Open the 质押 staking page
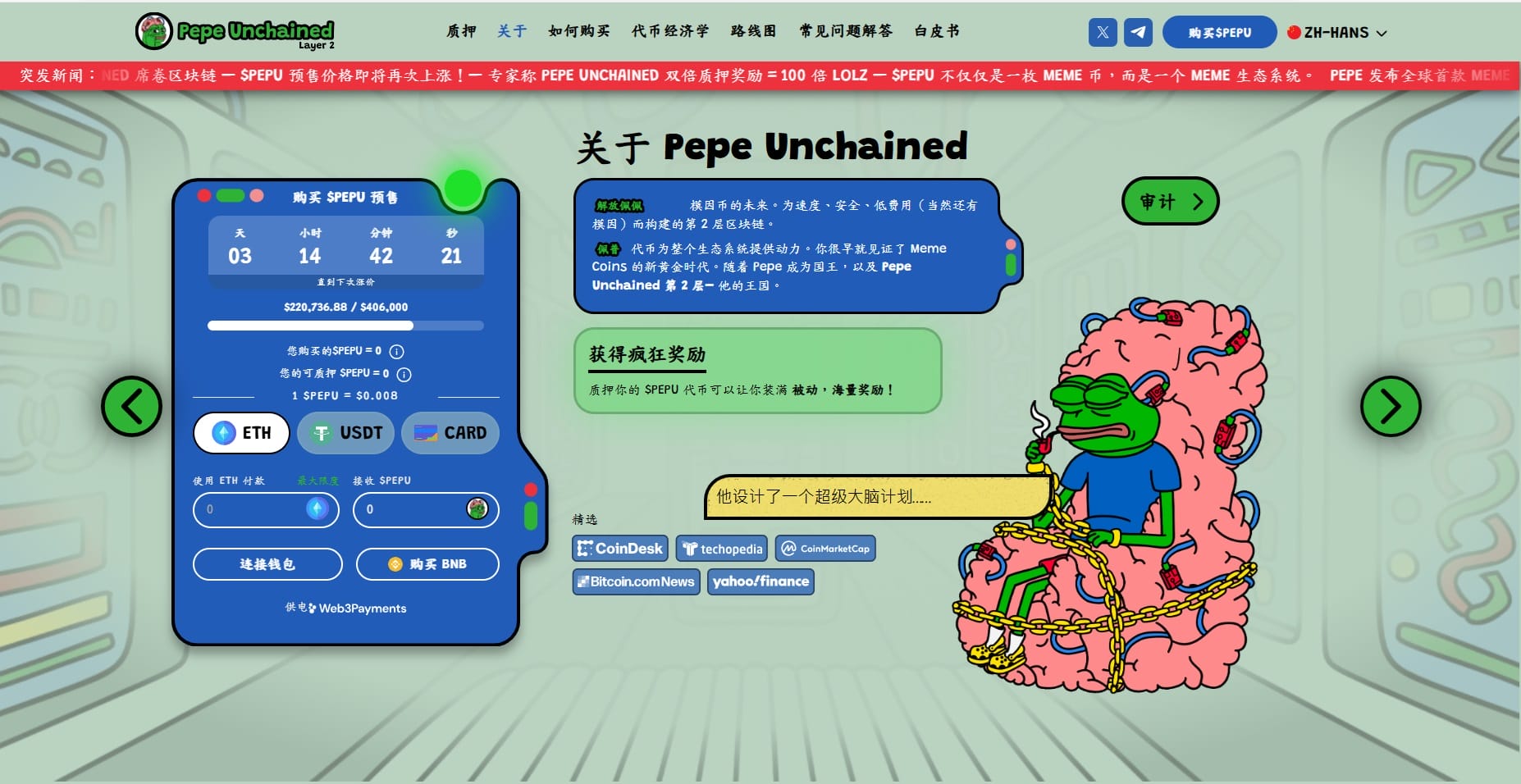 (x=461, y=31)
